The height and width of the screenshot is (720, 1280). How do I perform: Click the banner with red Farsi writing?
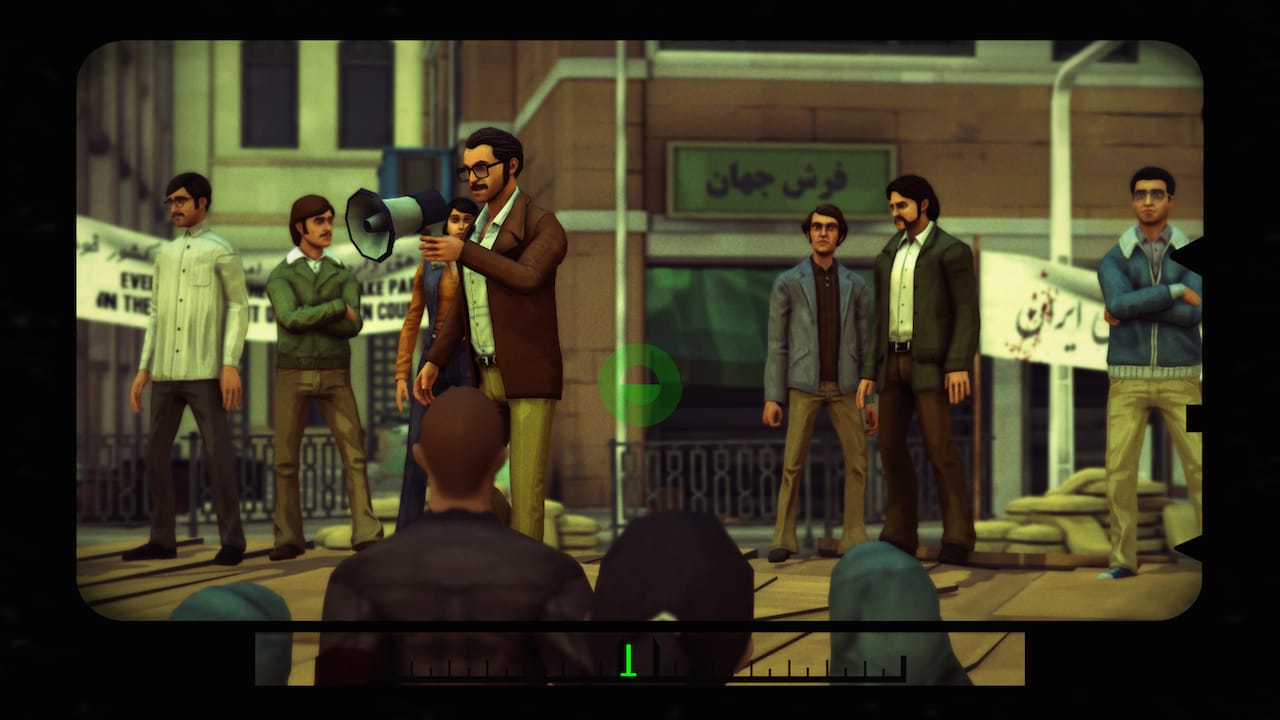pos(1030,300)
